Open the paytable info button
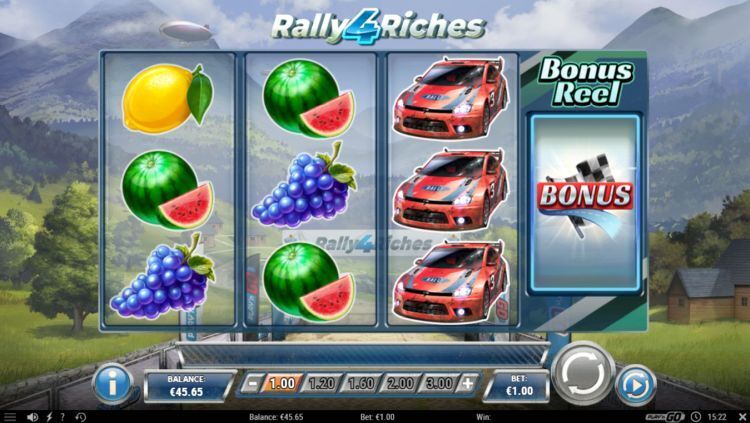750x423 pixels. pos(113,385)
